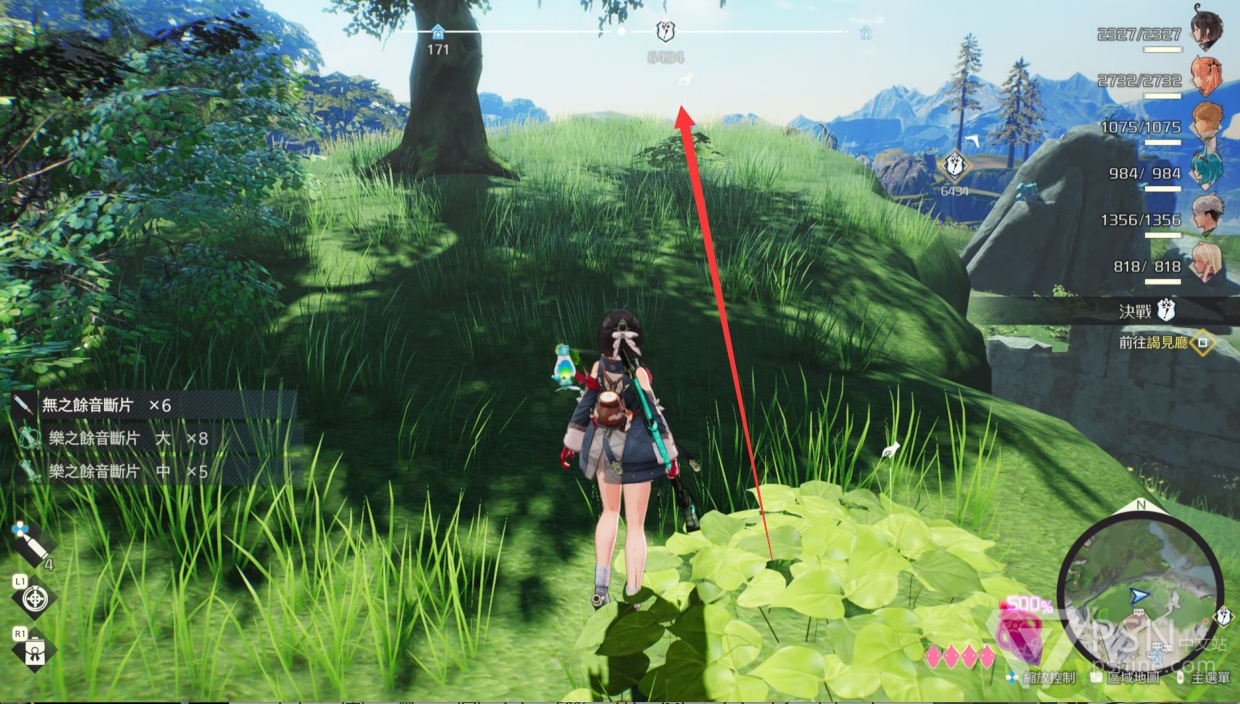
Task: Select the pink-haired party member portrait
Action: [x=1207, y=77]
